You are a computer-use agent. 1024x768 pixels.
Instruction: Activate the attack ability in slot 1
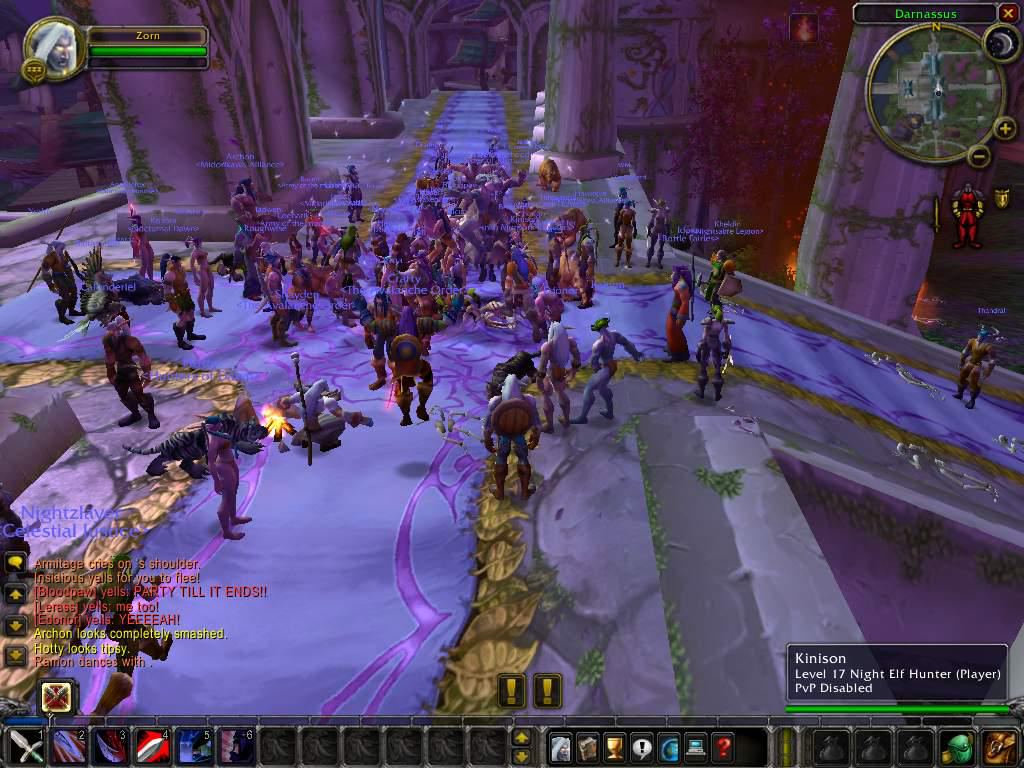click(x=24, y=747)
